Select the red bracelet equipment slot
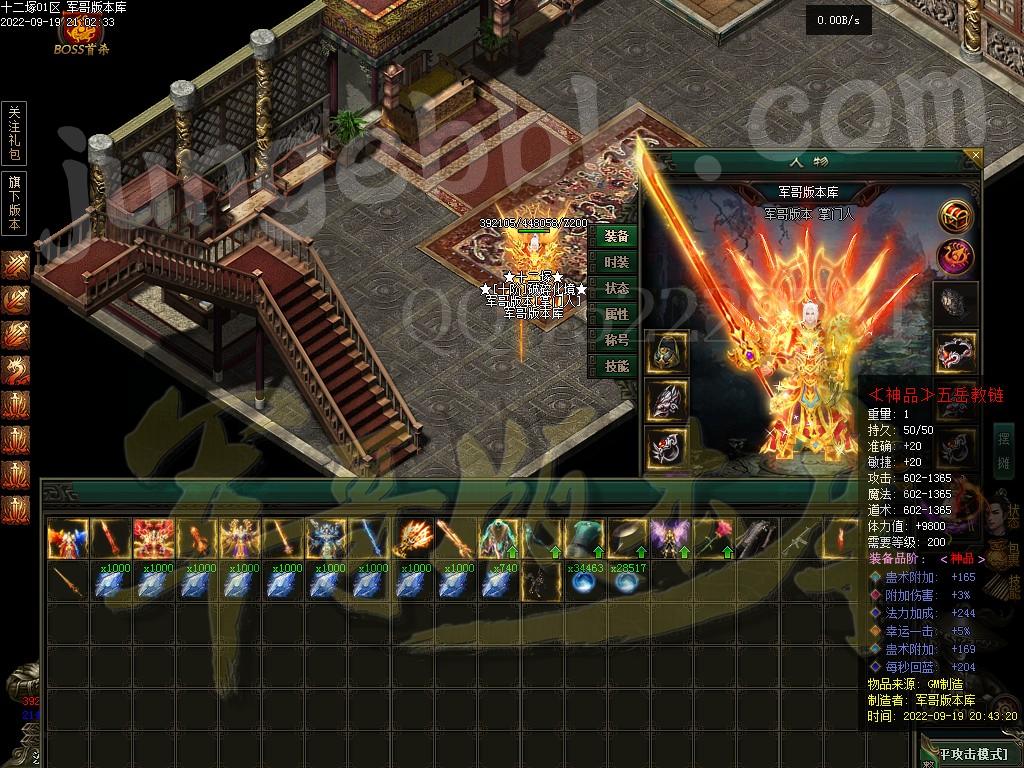Viewport: 1024px width, 768px height. 955,352
